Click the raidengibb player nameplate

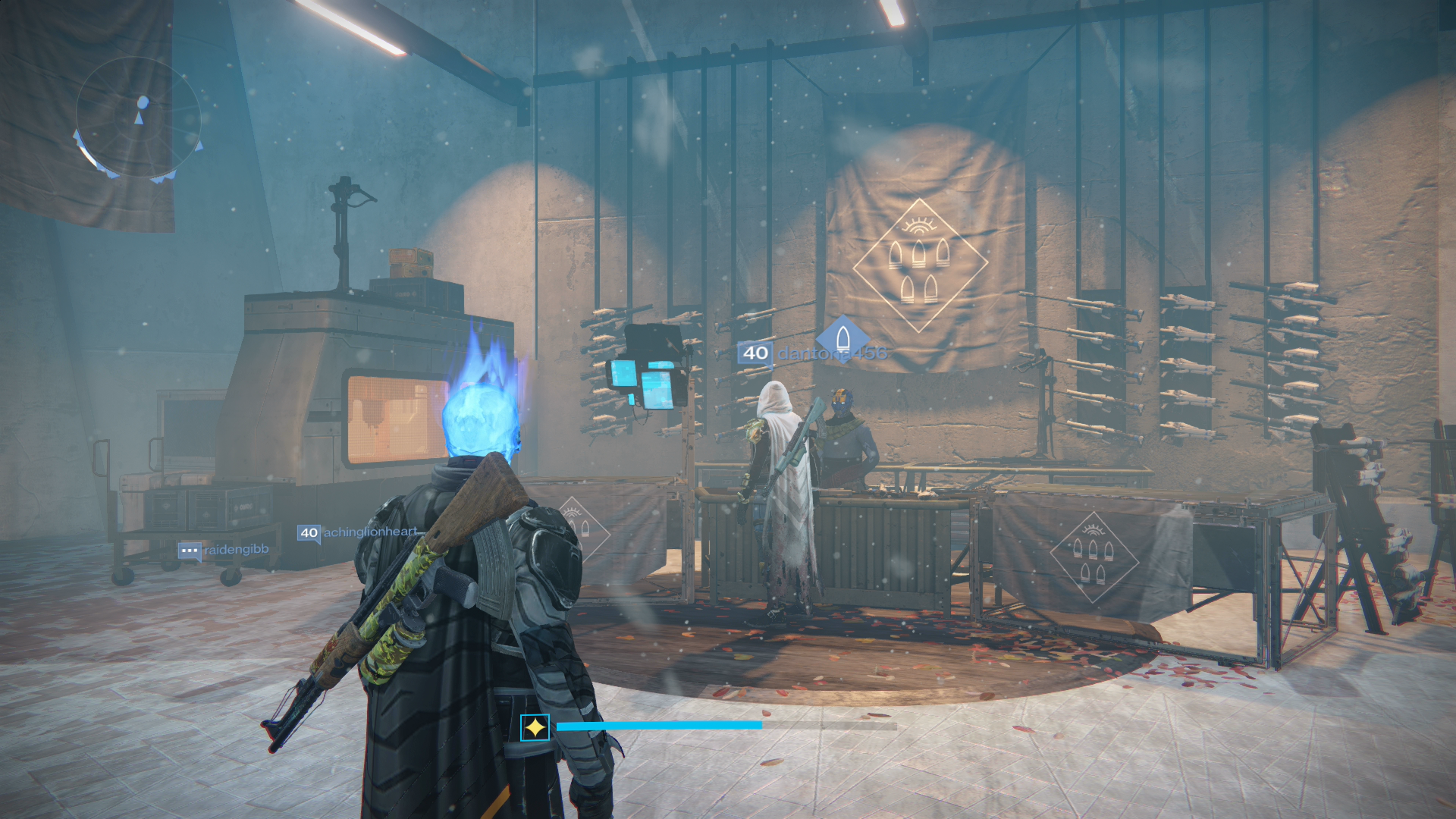click(224, 550)
